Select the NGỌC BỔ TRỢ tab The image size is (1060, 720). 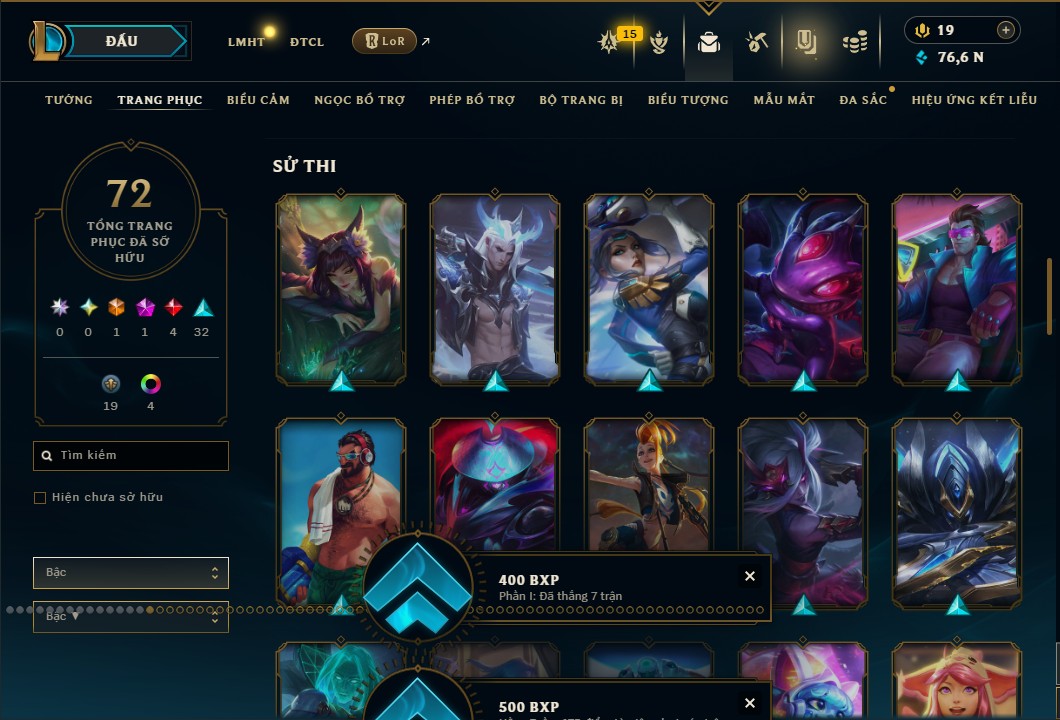coord(359,100)
